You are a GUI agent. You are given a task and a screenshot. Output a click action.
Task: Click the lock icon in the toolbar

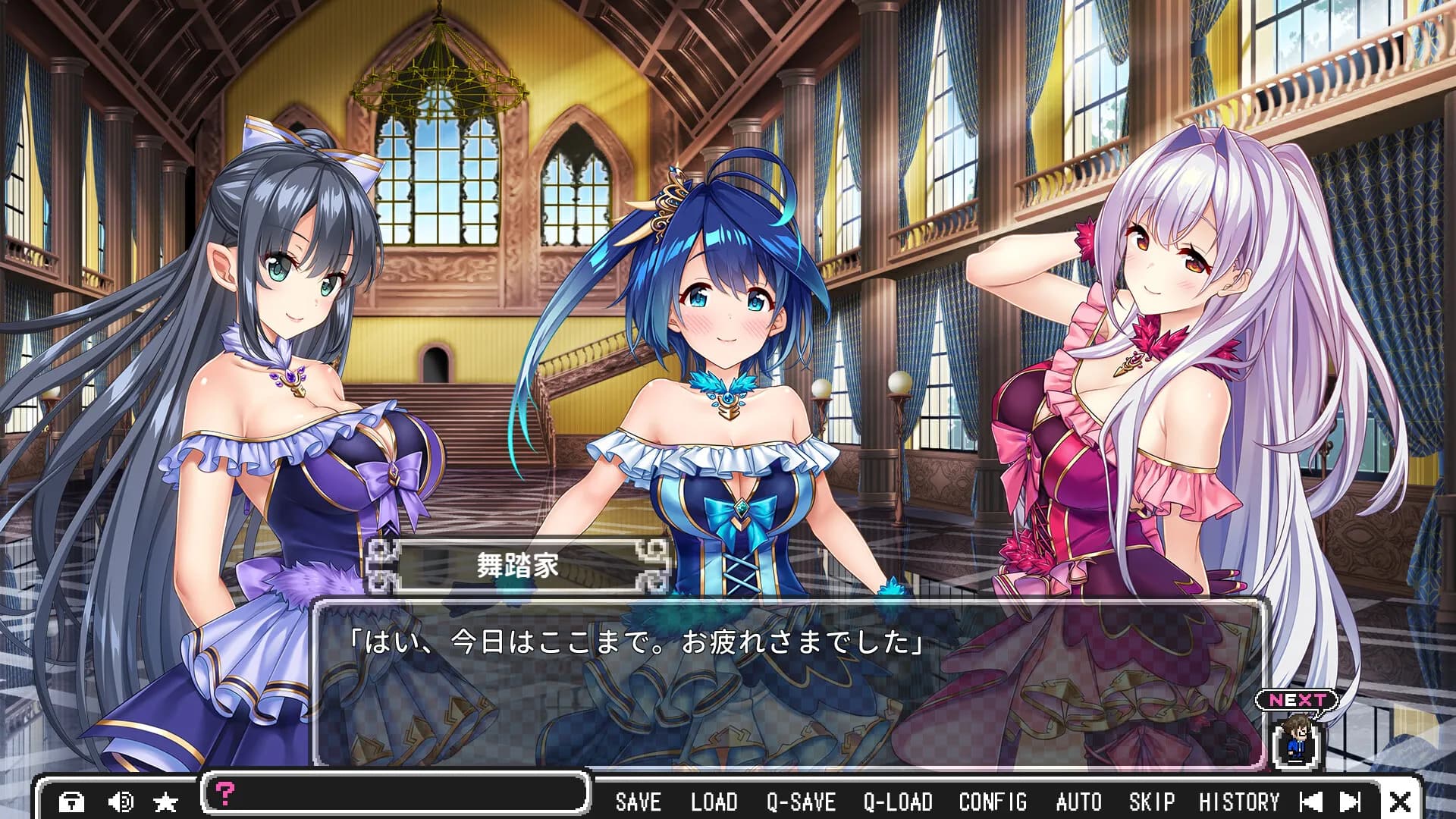[72, 802]
